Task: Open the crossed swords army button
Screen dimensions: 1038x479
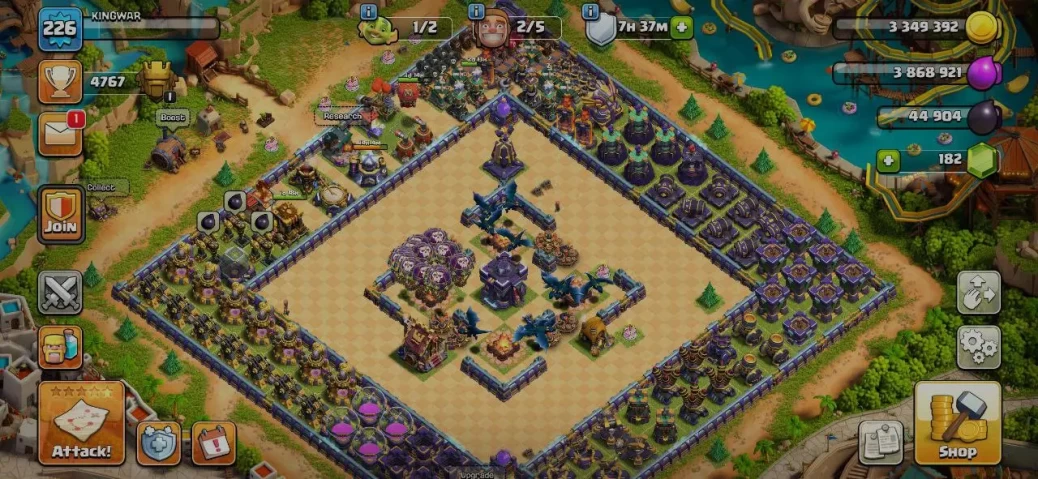Action: click(60, 293)
